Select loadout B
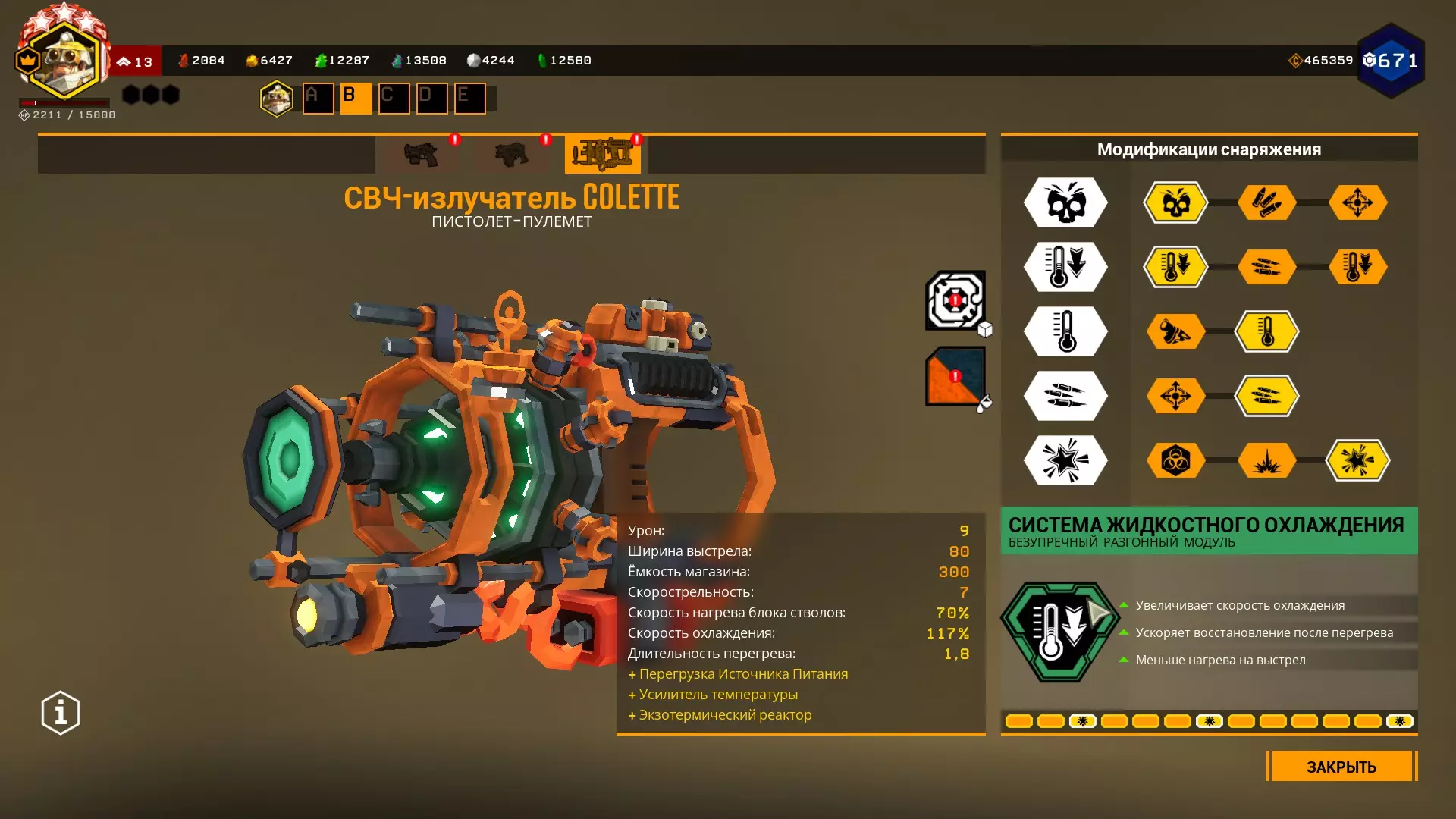 coord(356,98)
